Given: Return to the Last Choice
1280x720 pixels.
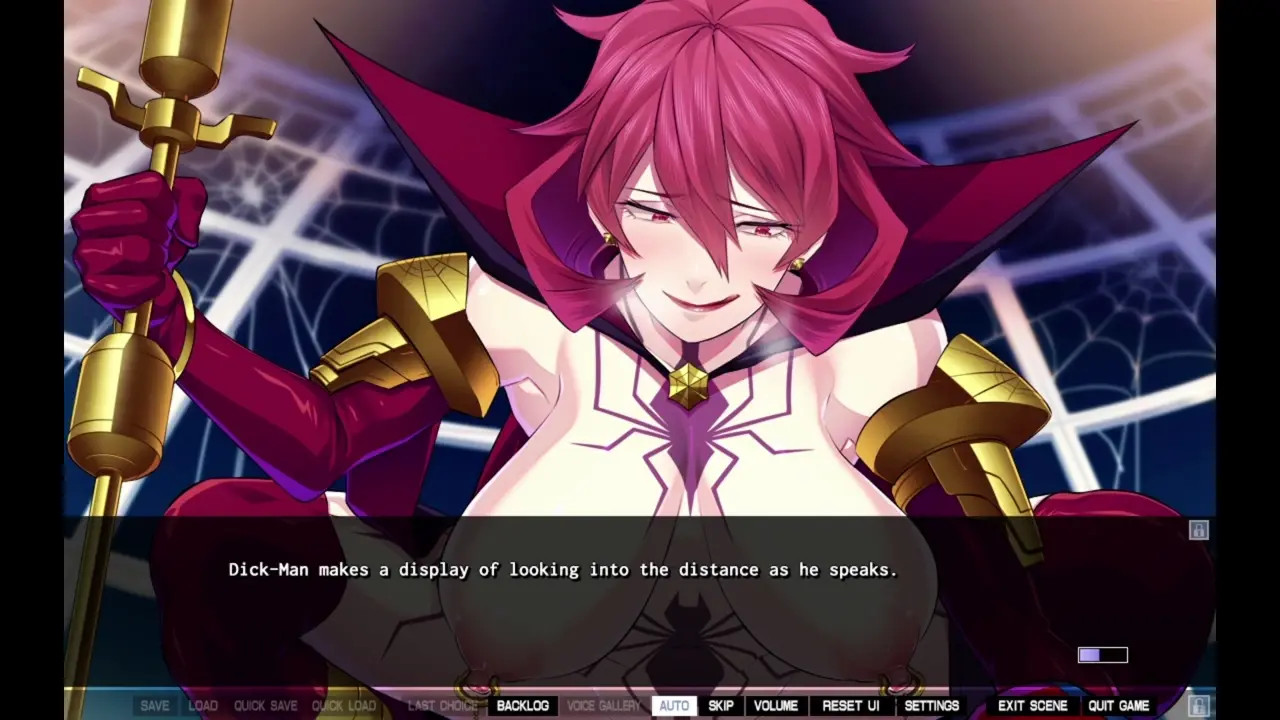Looking at the screenshot, I should point(442,706).
